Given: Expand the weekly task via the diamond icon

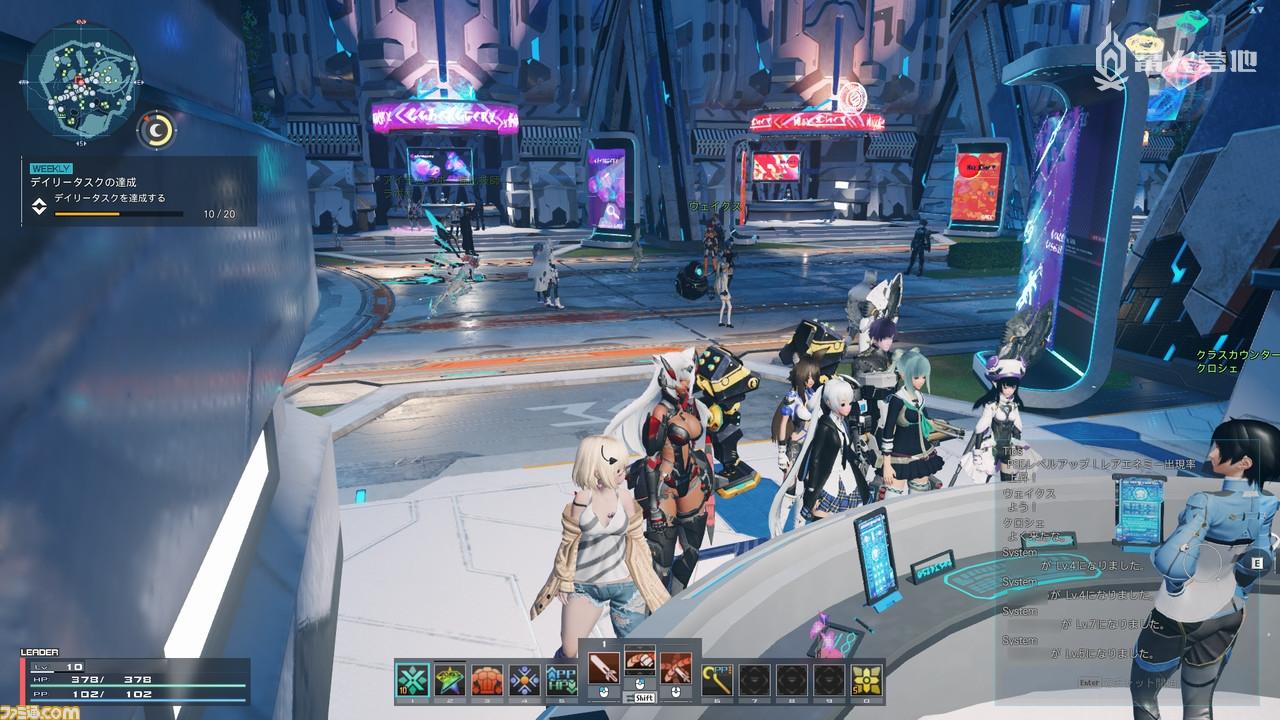Looking at the screenshot, I should click(x=39, y=205).
